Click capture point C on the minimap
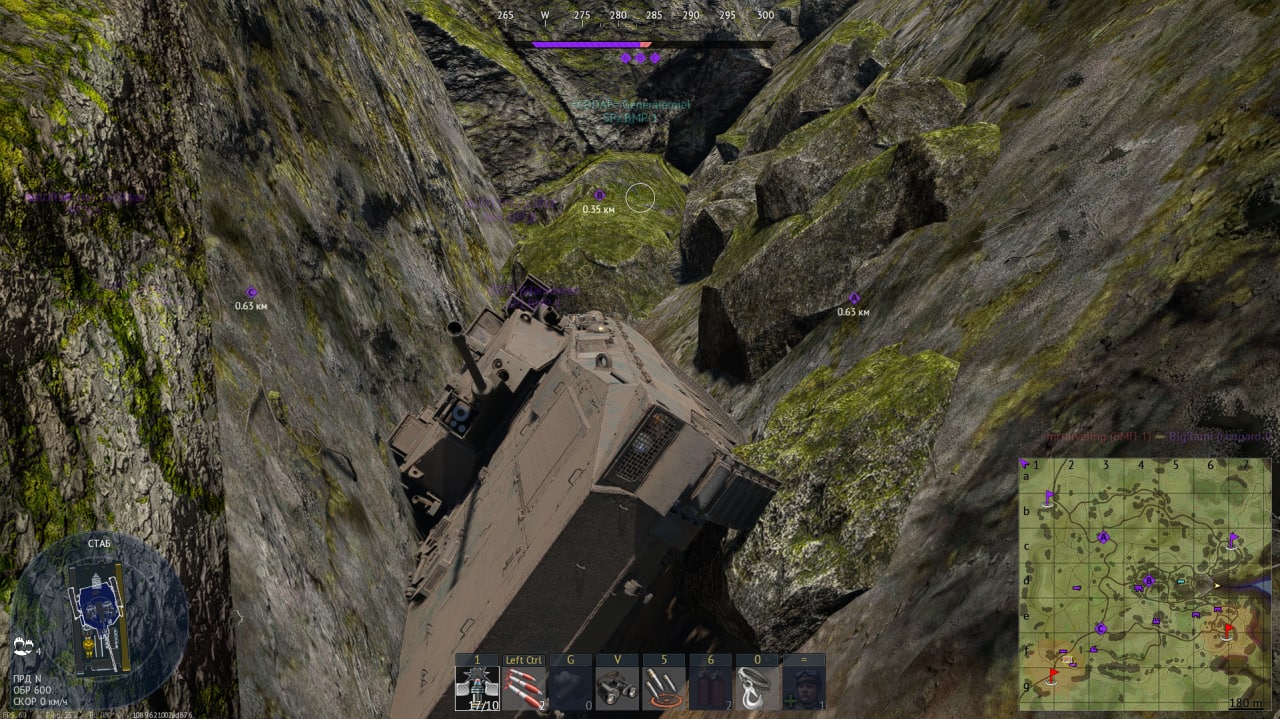 pos(1100,628)
